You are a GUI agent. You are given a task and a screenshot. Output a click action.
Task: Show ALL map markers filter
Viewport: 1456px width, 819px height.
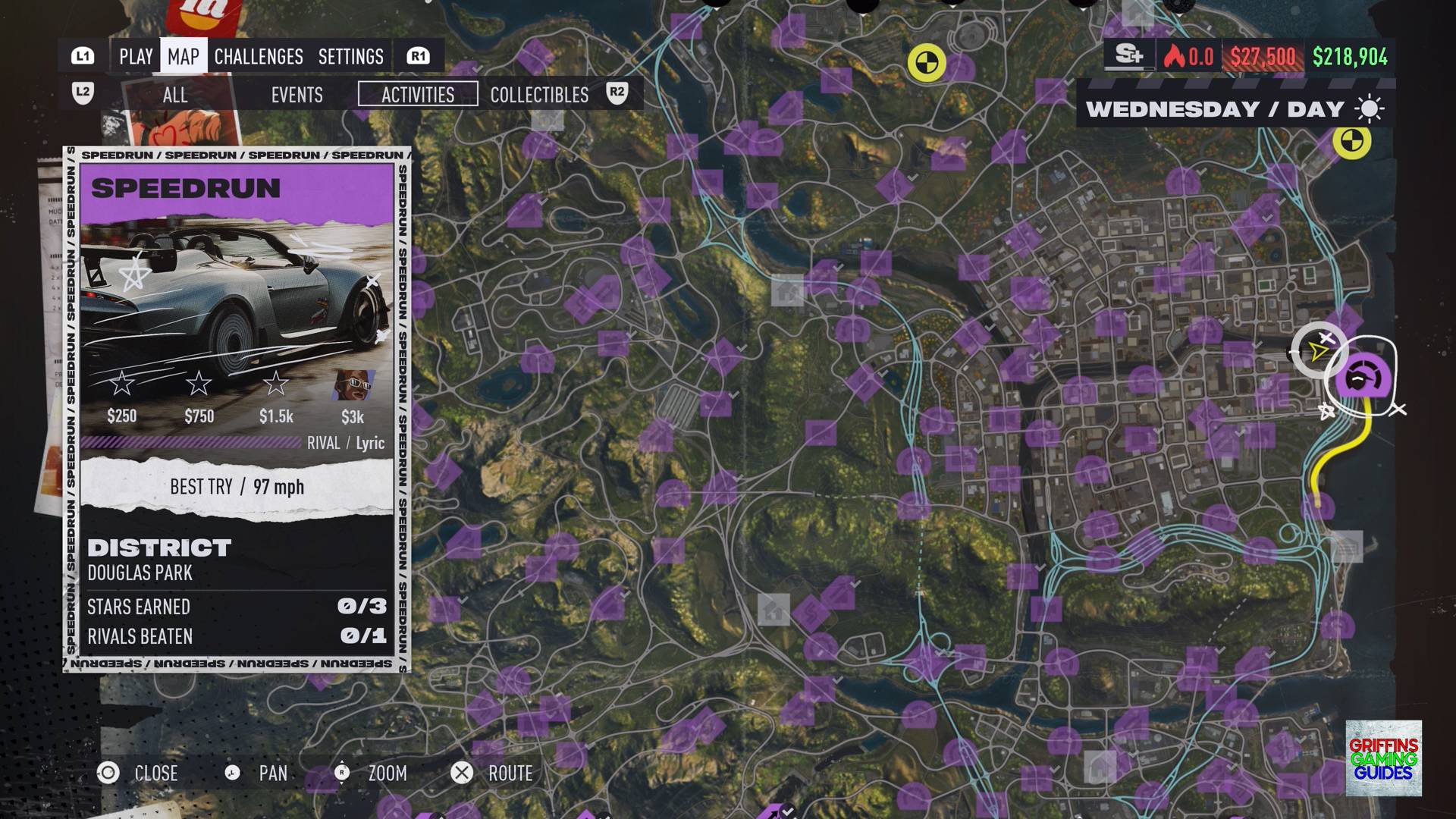[x=175, y=95]
